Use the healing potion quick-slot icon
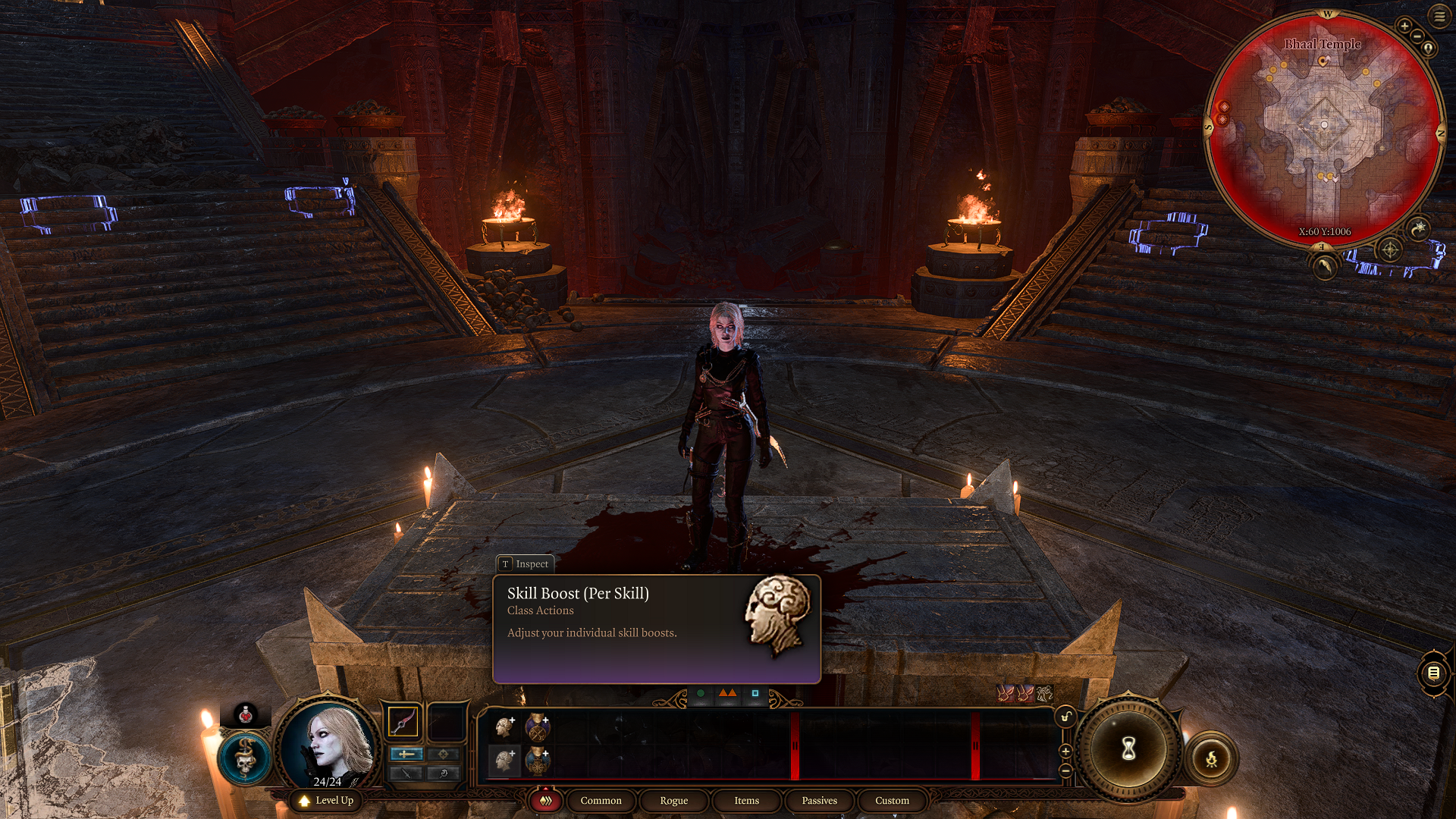1456x819 pixels. pyautogui.click(x=246, y=715)
